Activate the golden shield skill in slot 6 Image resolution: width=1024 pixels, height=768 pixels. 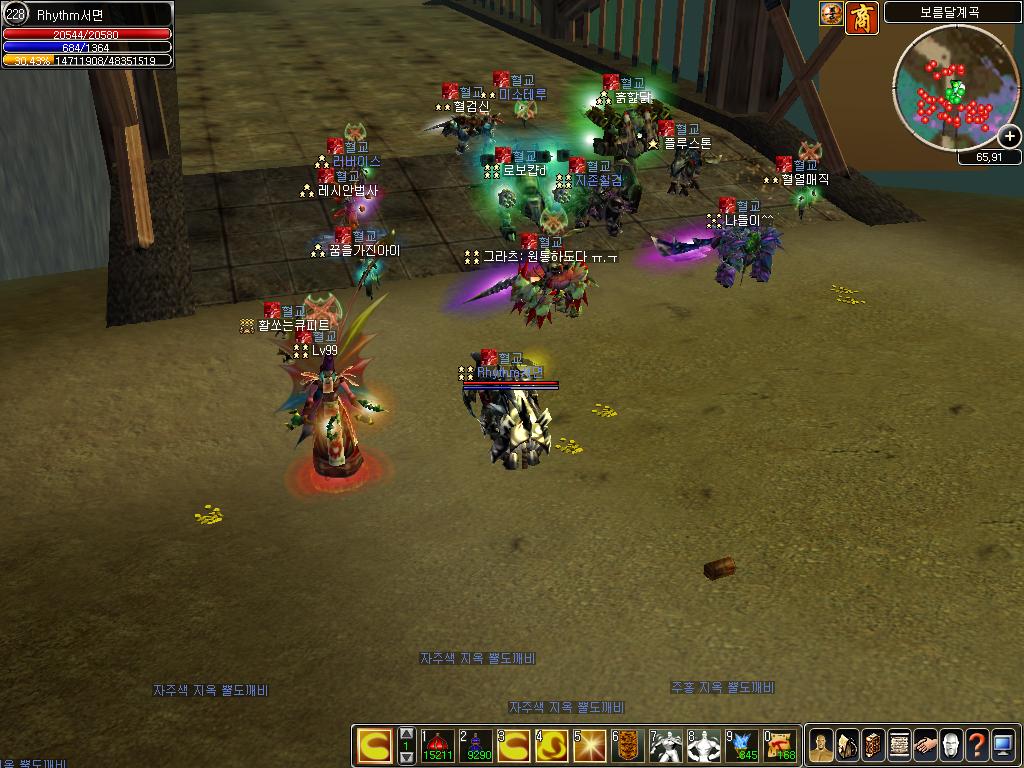(628, 746)
